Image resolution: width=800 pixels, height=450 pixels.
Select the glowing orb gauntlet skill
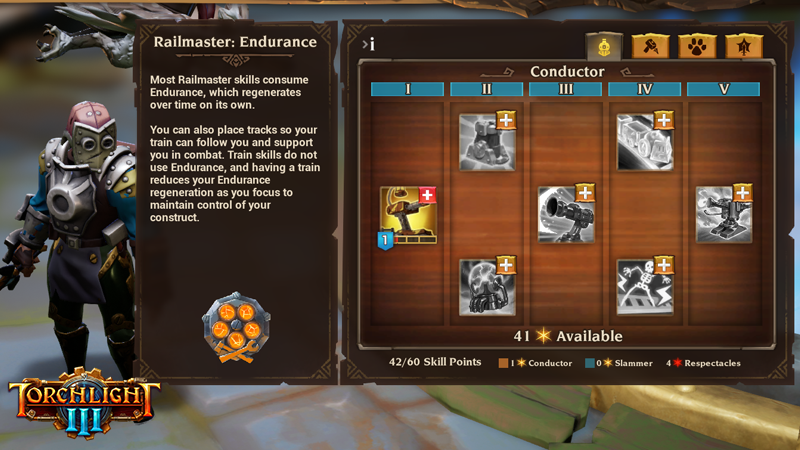click(486, 288)
